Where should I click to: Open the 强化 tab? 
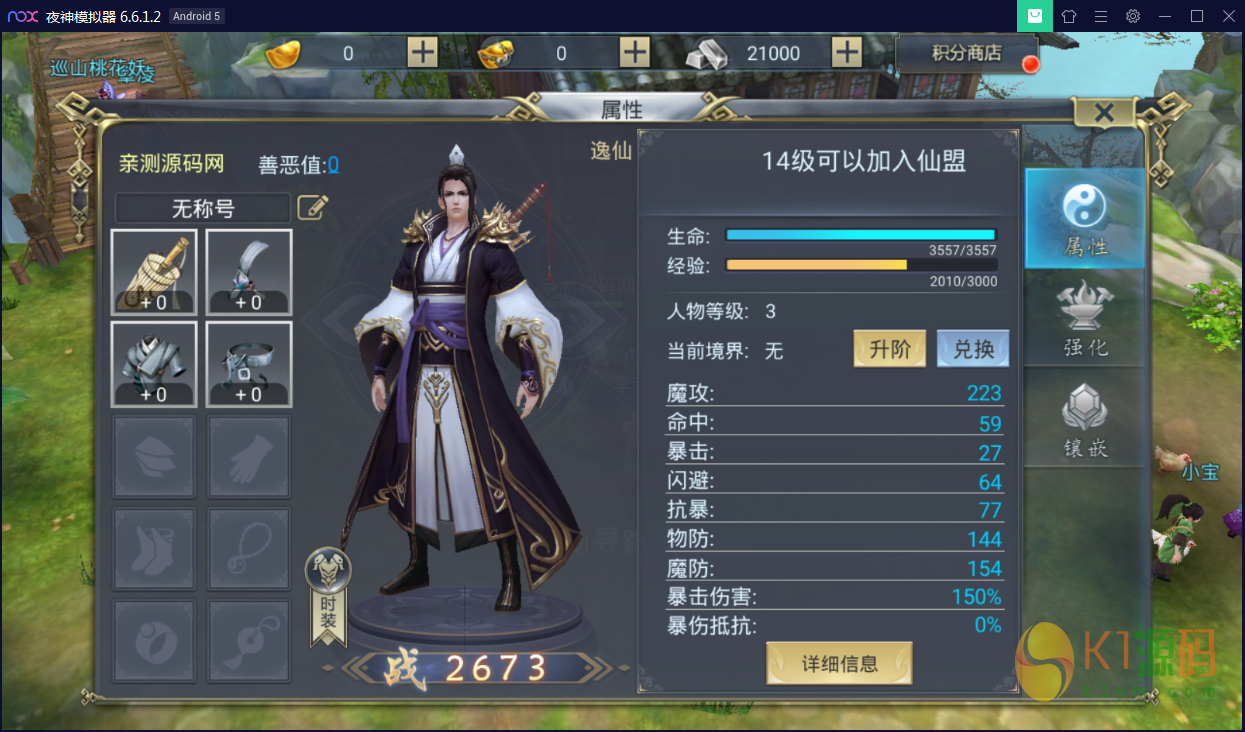click(1085, 317)
